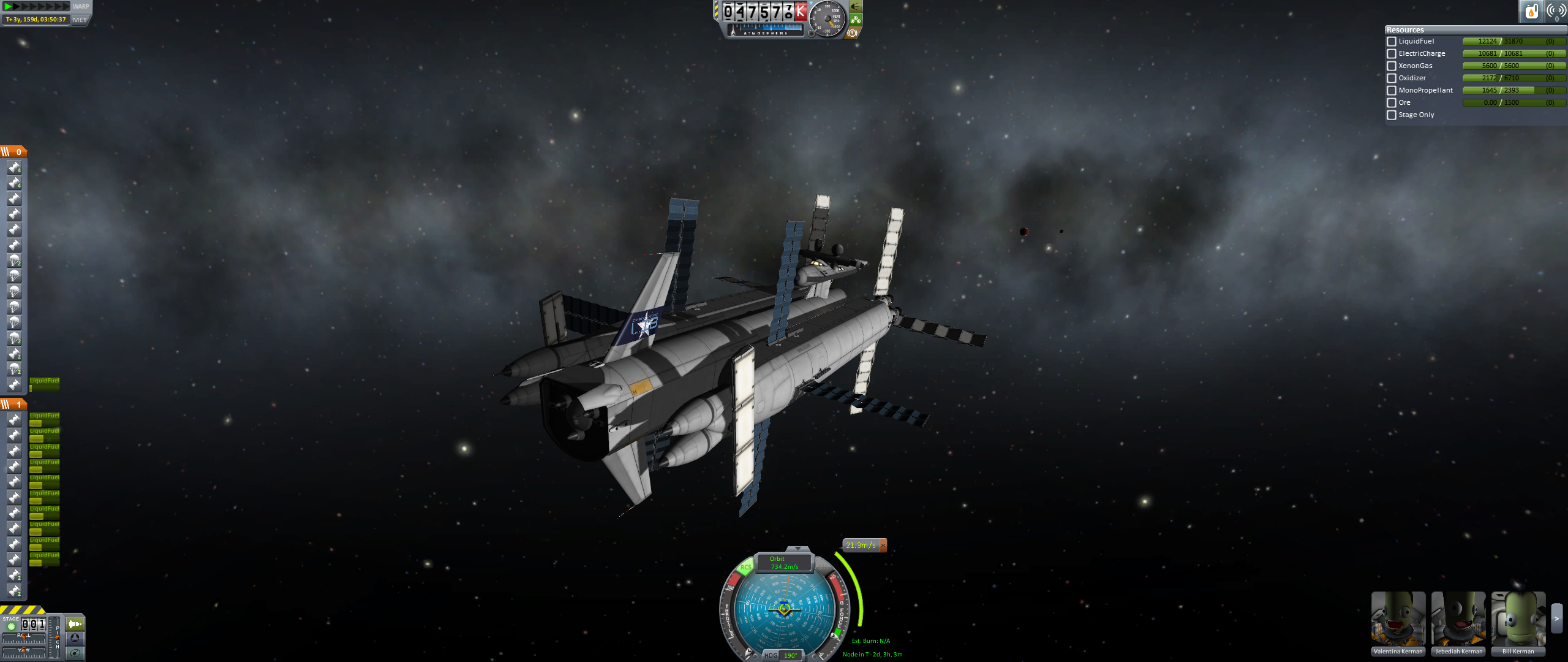
Task: Toggle the lights button by the altimeter
Action: [x=856, y=7]
